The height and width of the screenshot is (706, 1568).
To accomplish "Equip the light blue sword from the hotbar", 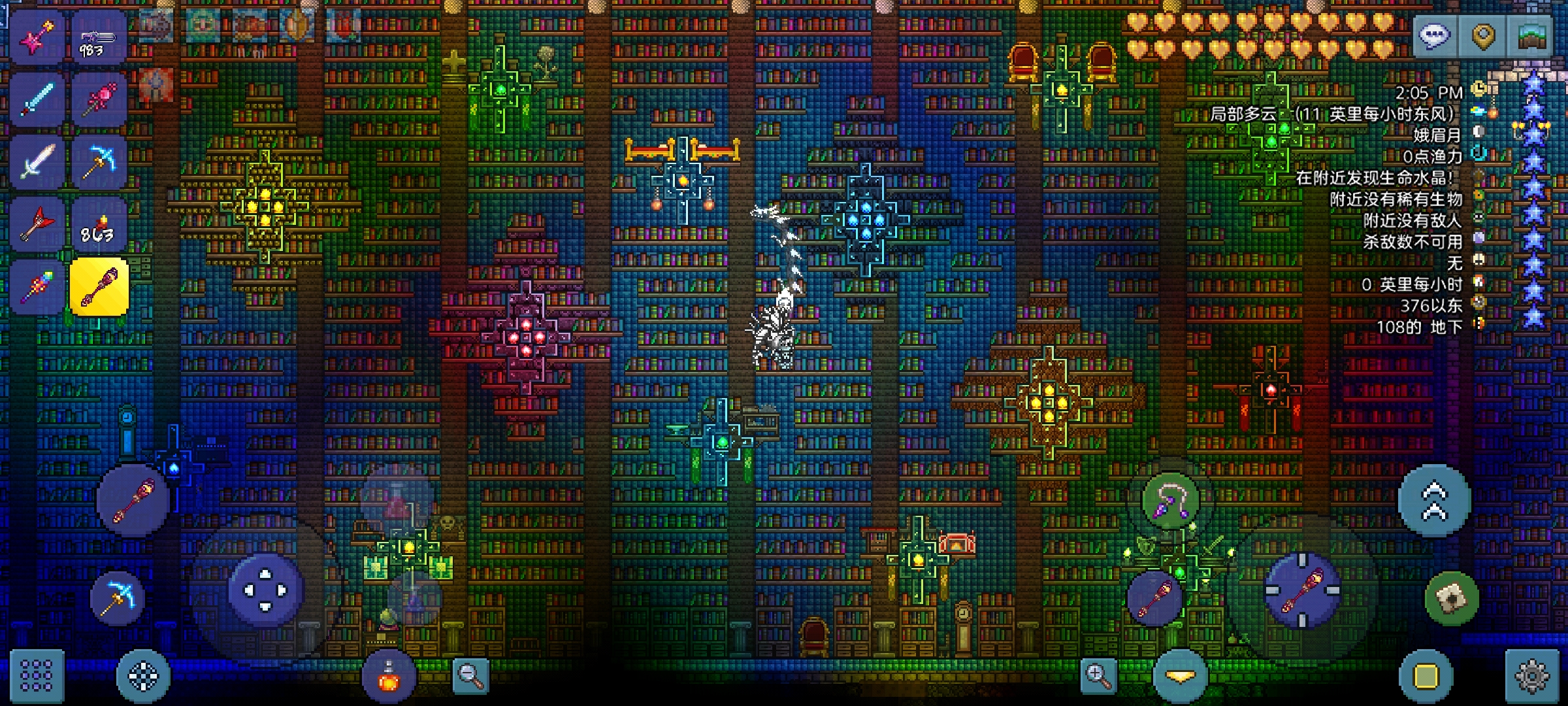I will [x=37, y=99].
